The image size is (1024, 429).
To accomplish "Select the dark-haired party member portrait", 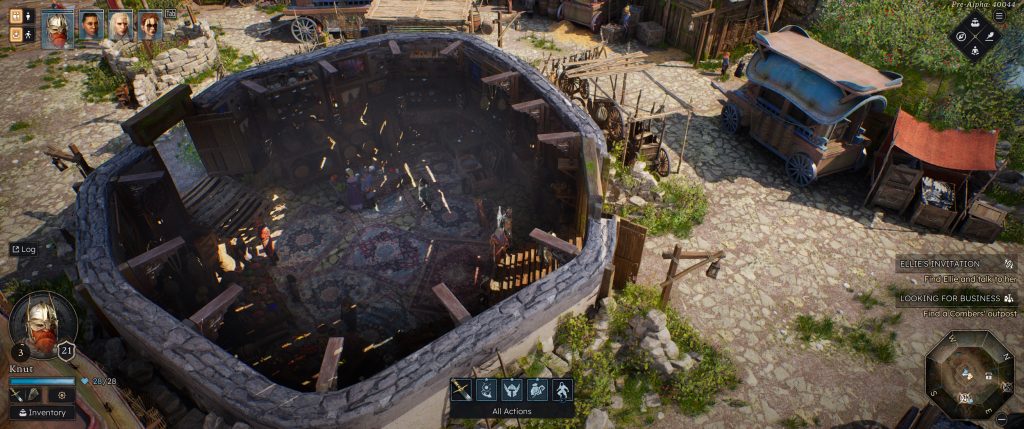I will (90, 25).
